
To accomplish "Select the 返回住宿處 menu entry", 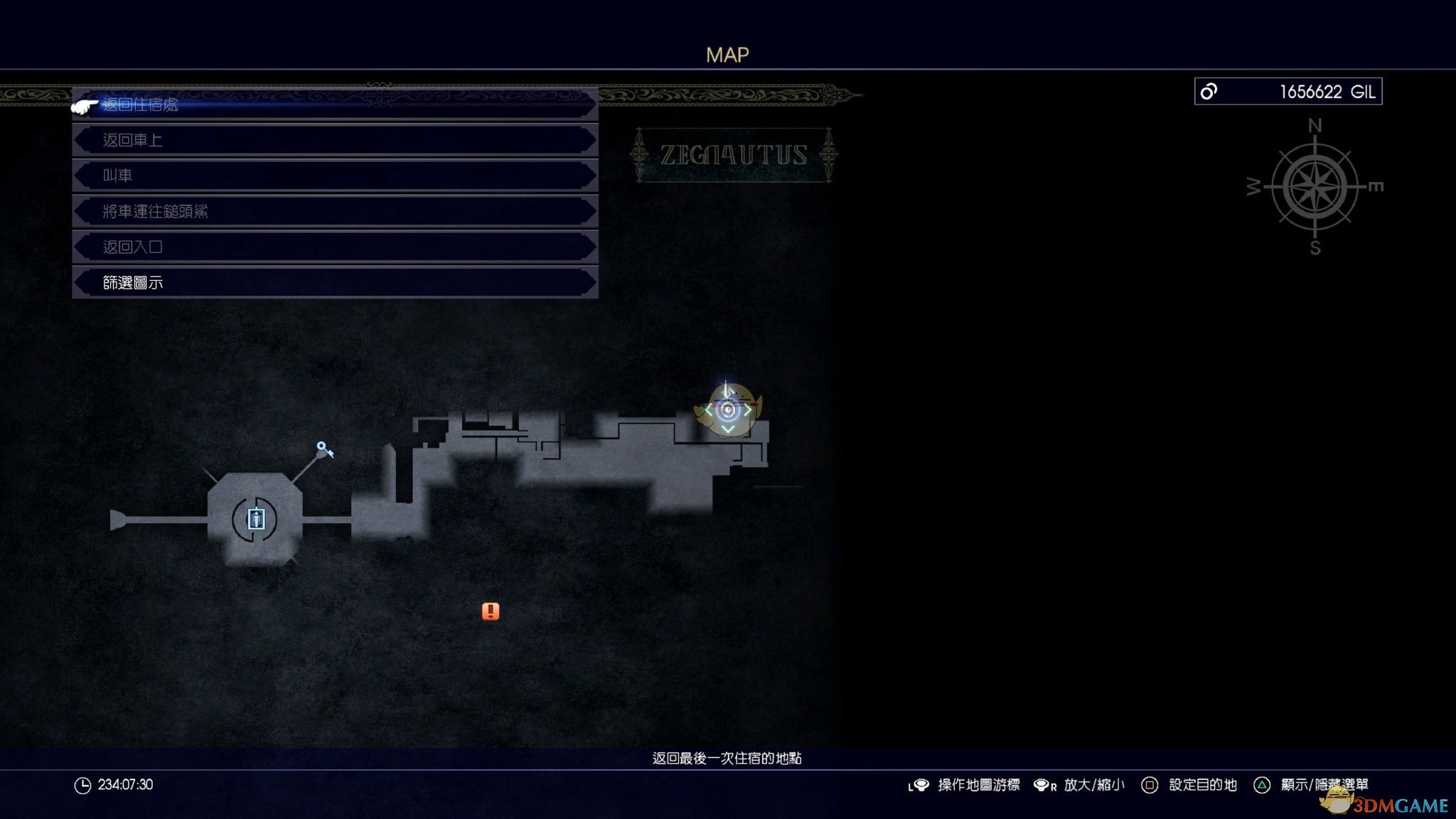I will (x=334, y=105).
